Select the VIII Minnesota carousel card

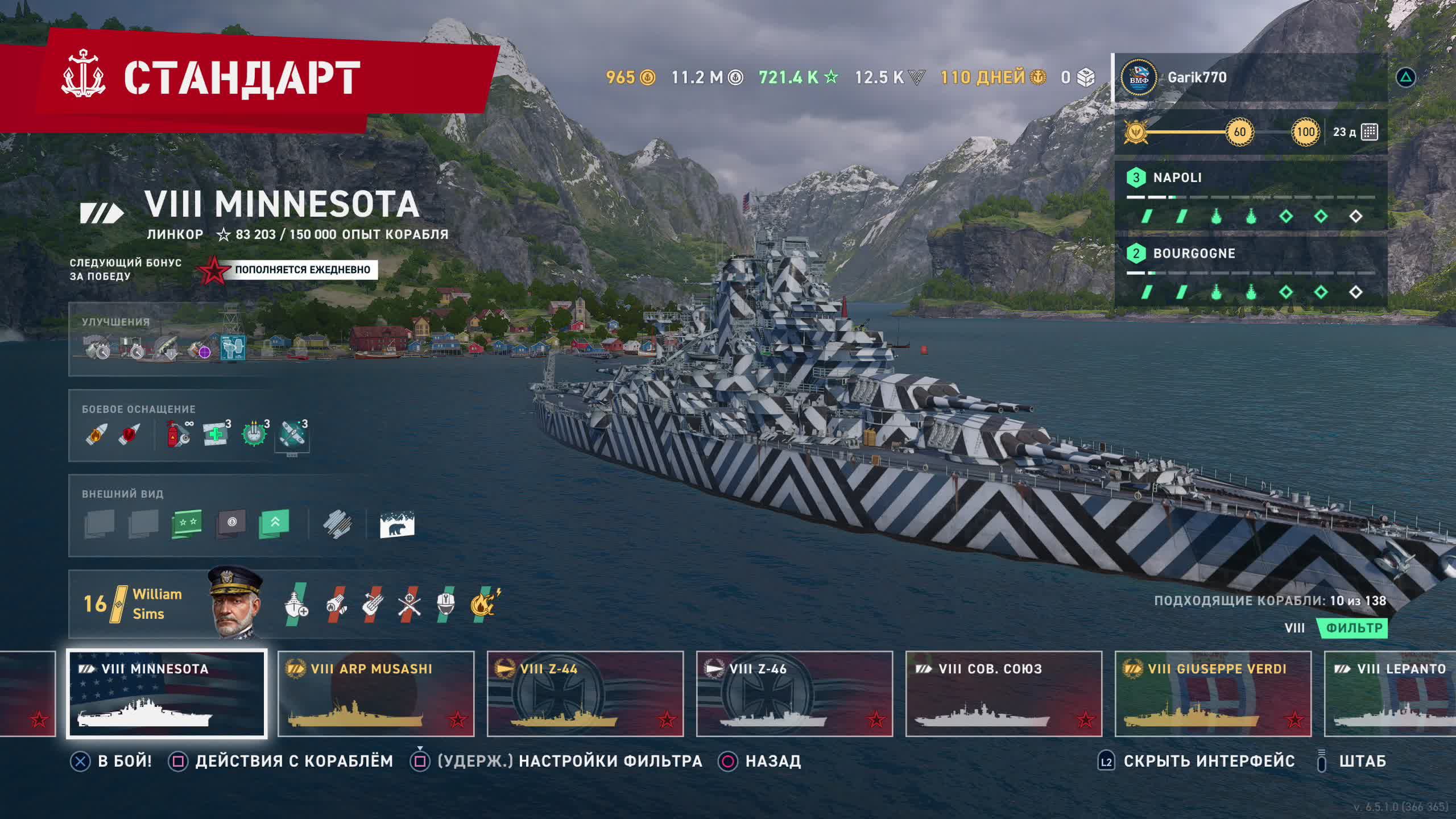click(x=167, y=693)
